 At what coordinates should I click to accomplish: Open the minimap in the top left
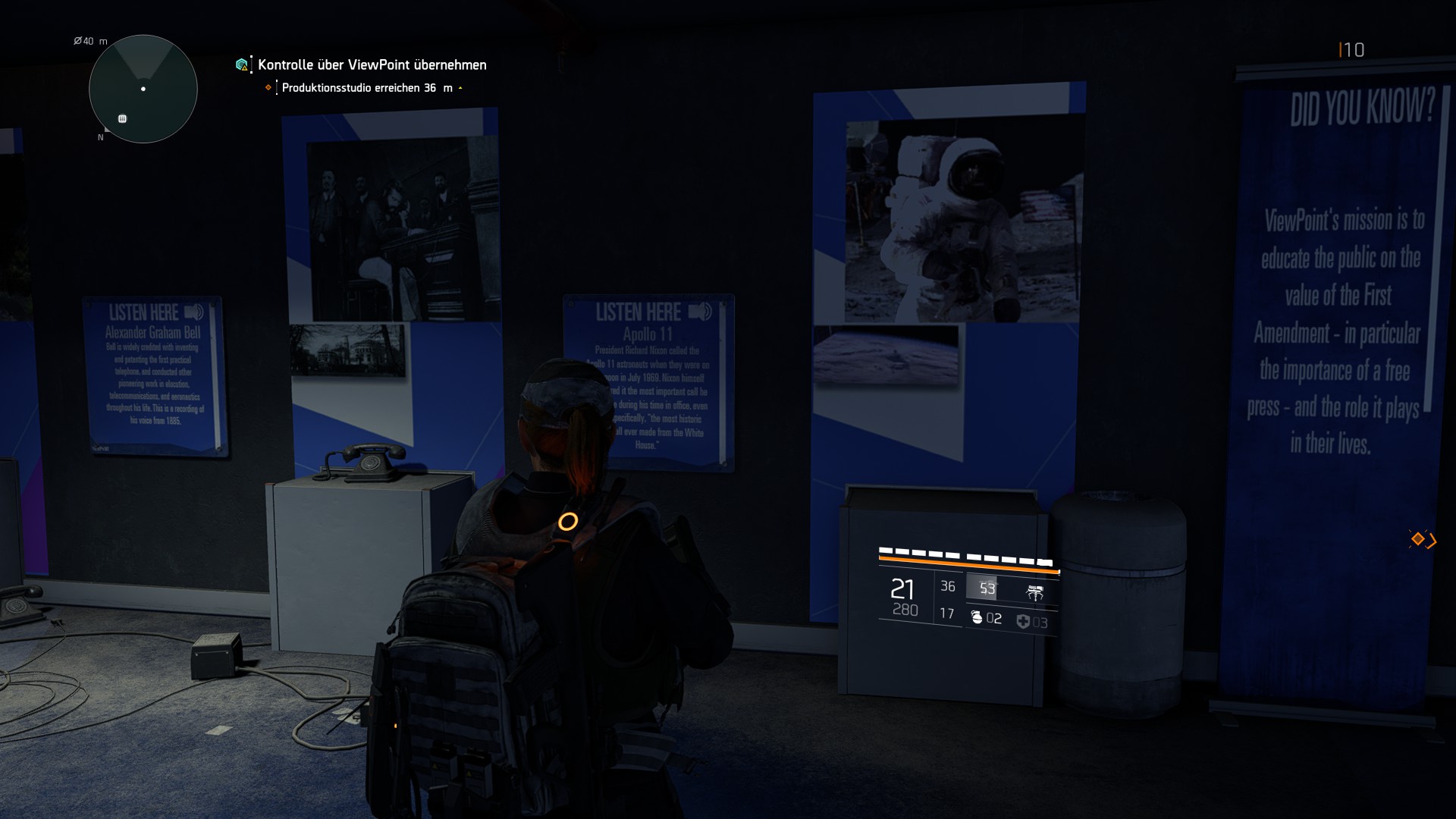(143, 89)
